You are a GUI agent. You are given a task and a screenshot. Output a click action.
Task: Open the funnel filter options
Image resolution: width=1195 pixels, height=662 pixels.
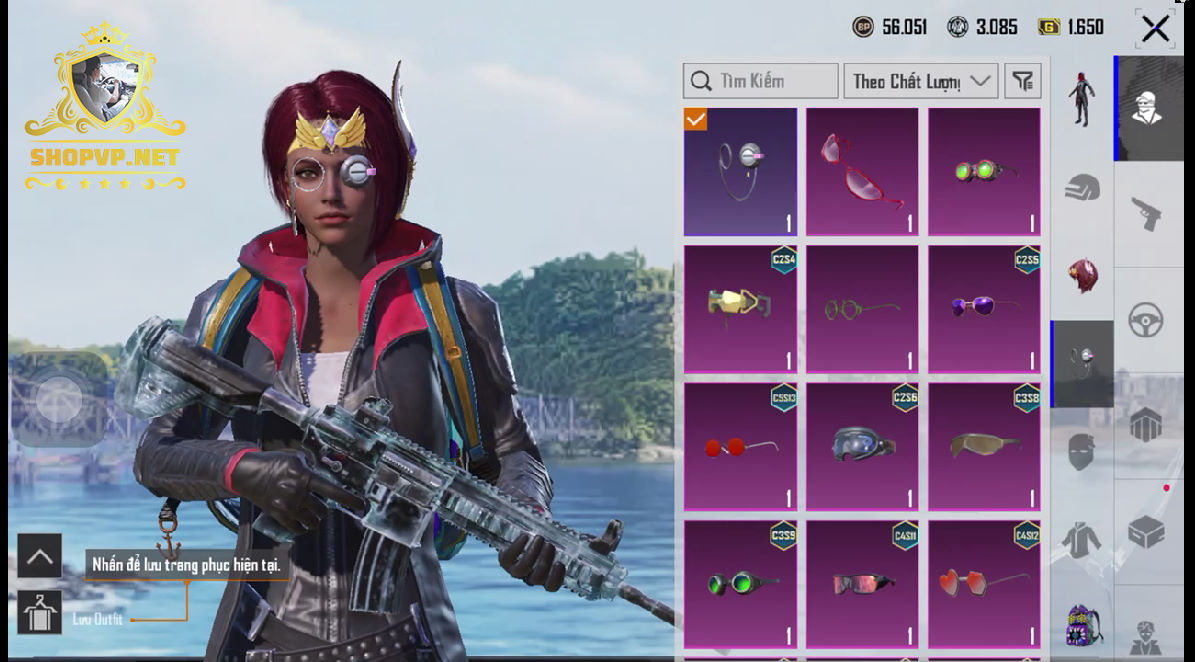pyautogui.click(x=1022, y=81)
